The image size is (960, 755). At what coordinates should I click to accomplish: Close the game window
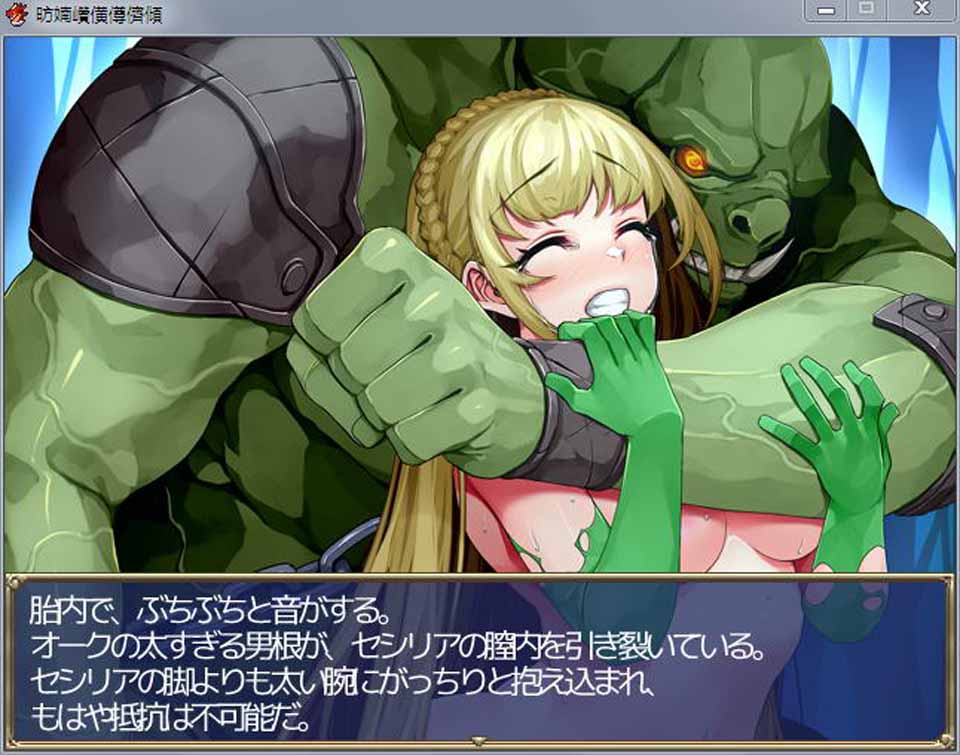[x=921, y=9]
